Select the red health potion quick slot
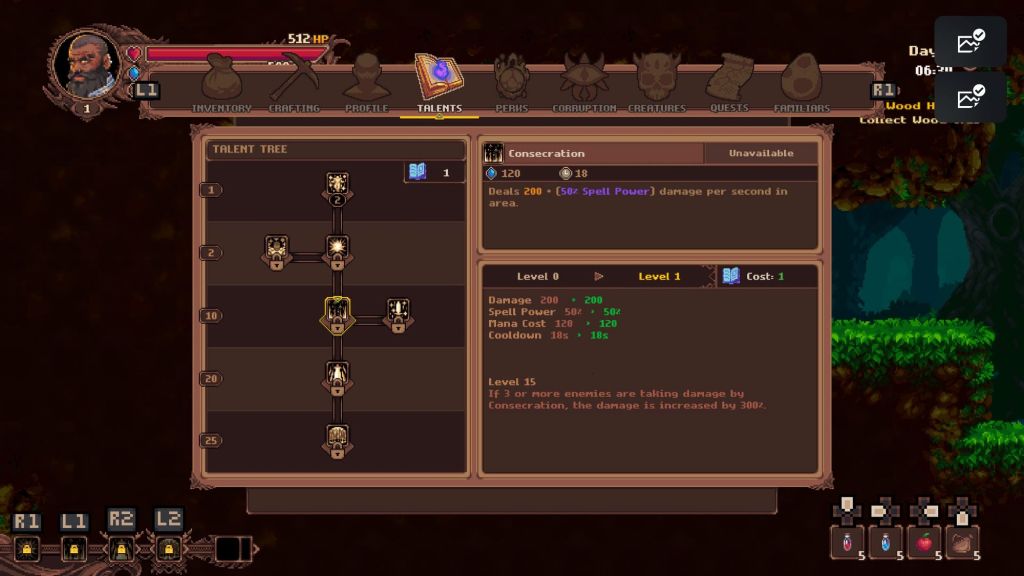Viewport: 1024px width, 576px height. coord(847,542)
